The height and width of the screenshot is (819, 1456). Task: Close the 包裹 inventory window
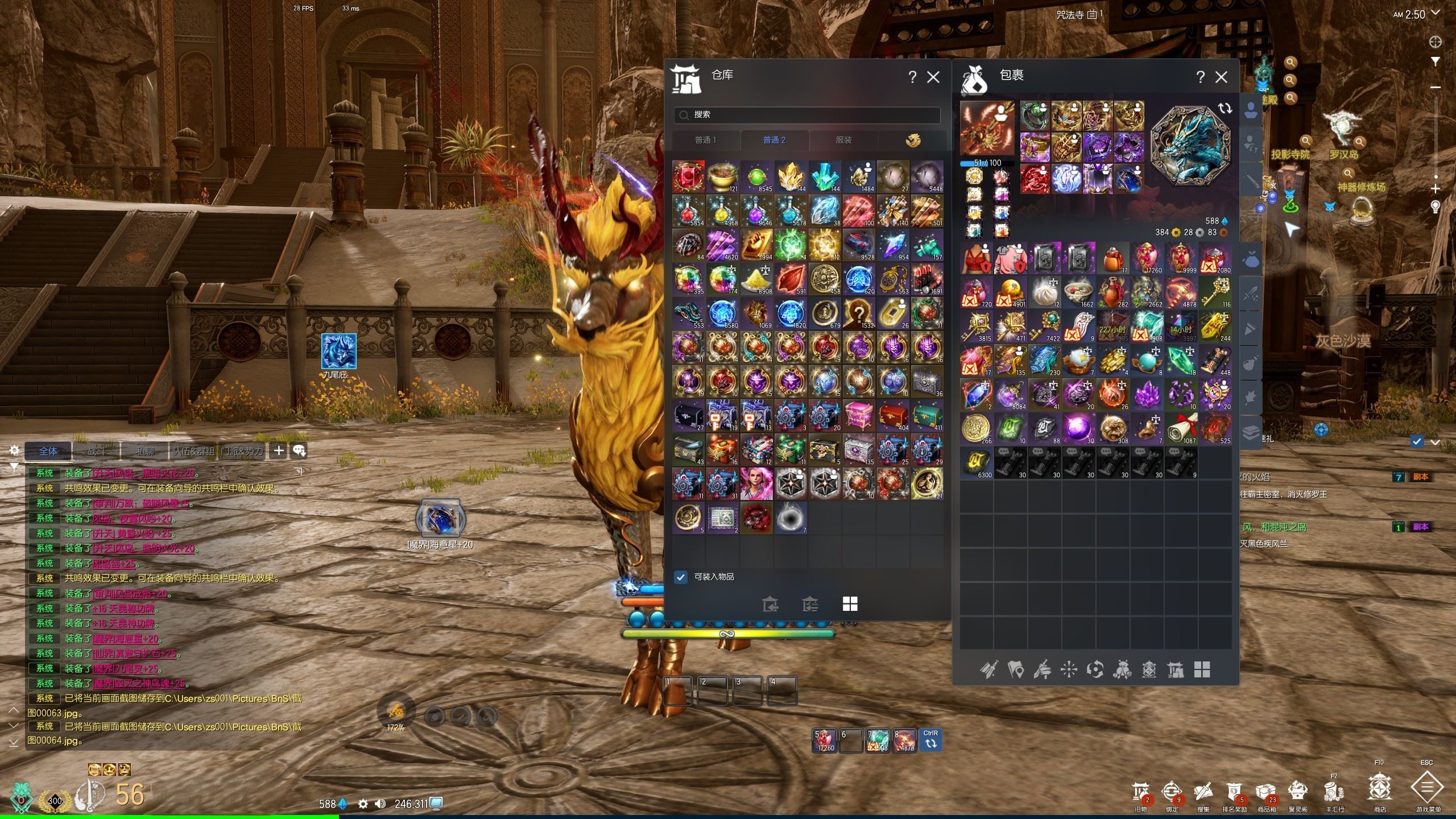(1221, 77)
